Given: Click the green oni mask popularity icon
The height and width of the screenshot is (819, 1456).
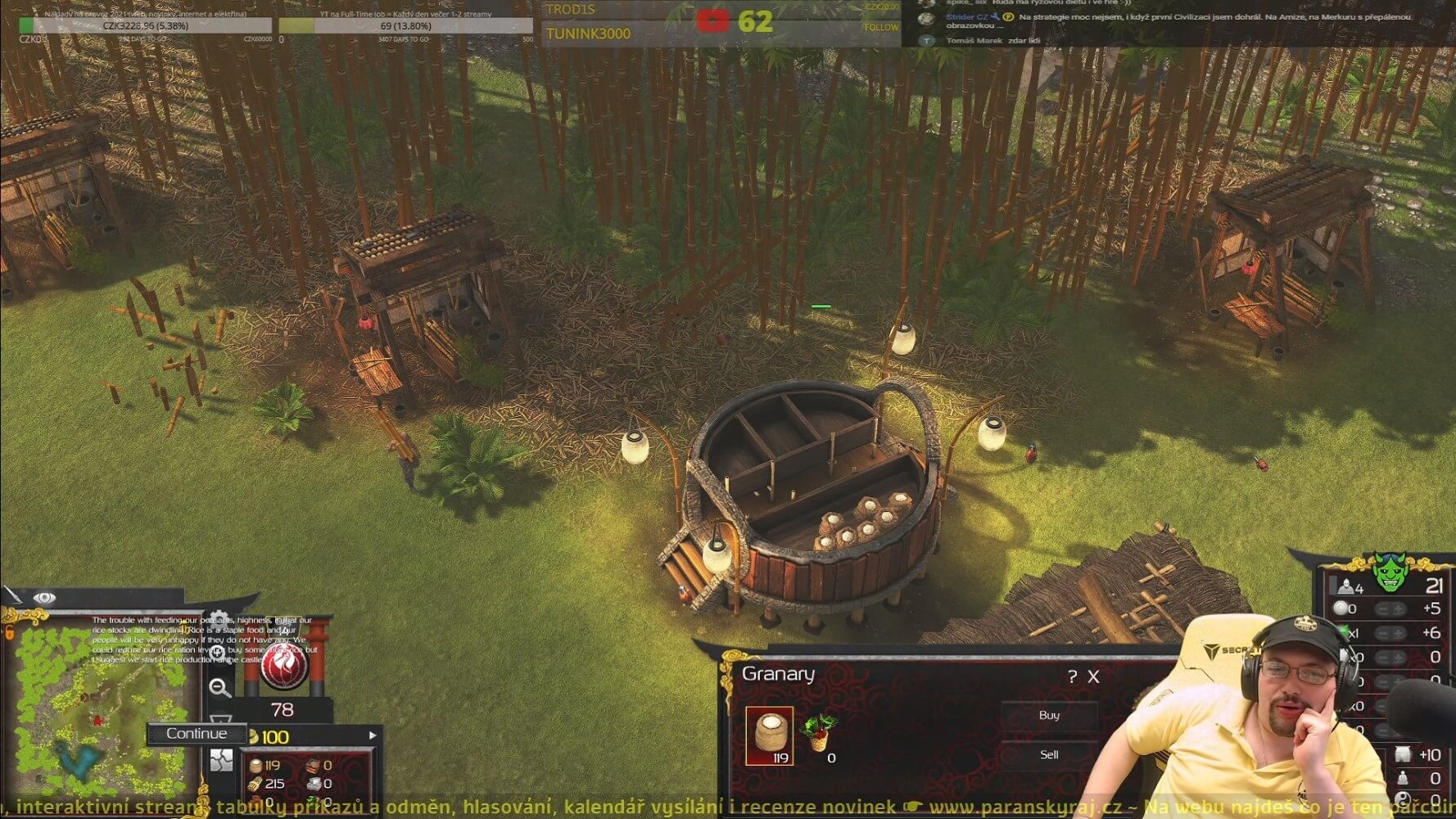Looking at the screenshot, I should click(1390, 573).
